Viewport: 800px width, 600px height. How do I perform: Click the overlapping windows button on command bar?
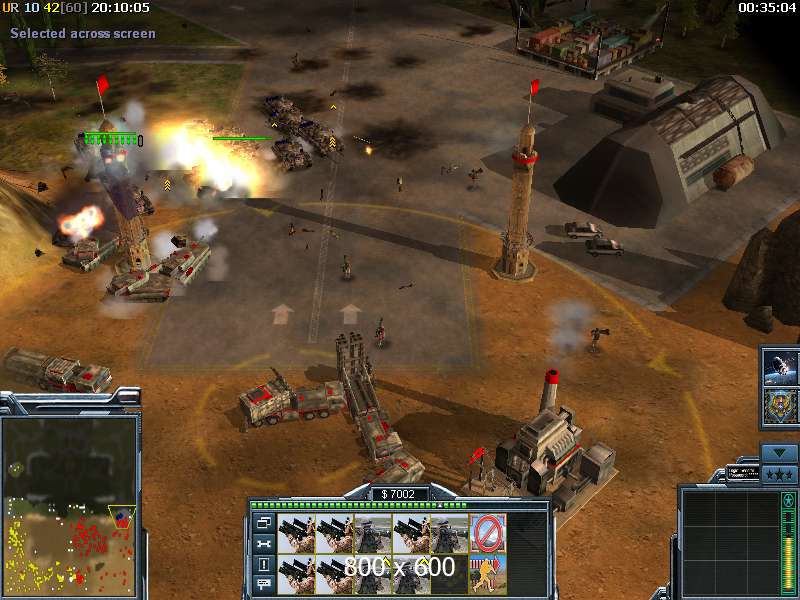pyautogui.click(x=264, y=522)
